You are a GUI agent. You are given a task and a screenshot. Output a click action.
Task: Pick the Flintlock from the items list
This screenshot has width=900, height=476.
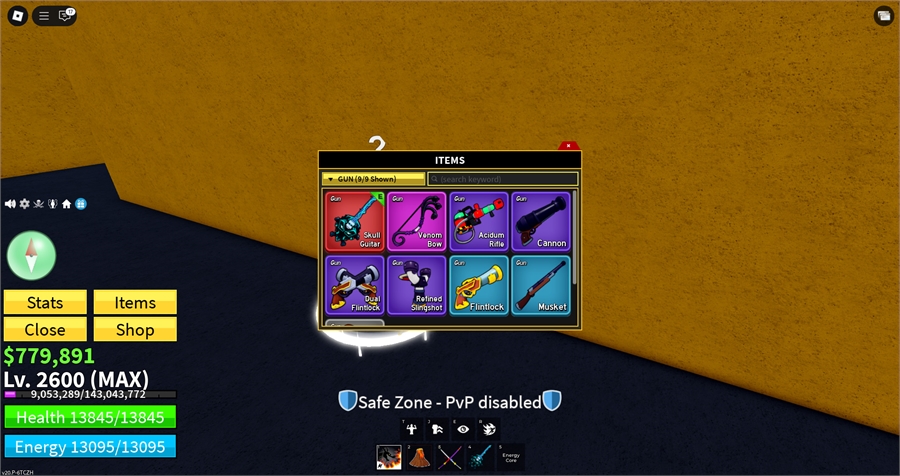pos(478,285)
